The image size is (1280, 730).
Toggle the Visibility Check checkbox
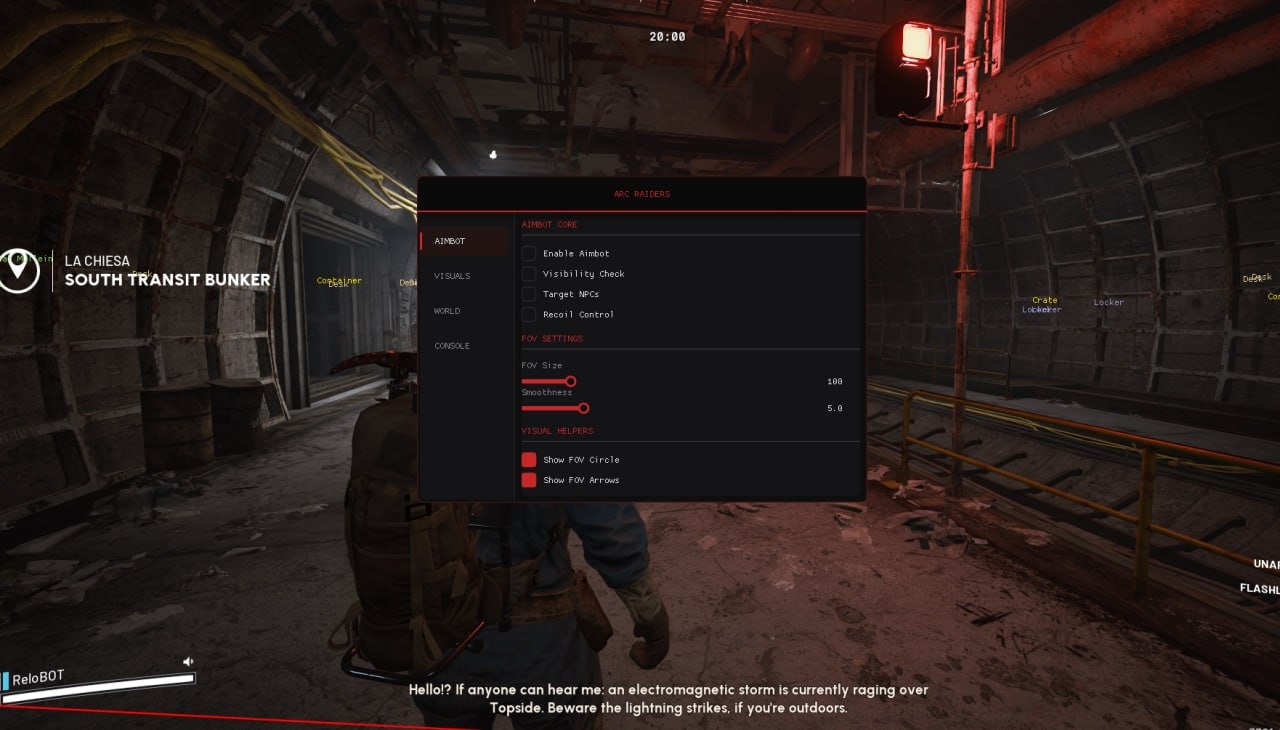pos(529,274)
